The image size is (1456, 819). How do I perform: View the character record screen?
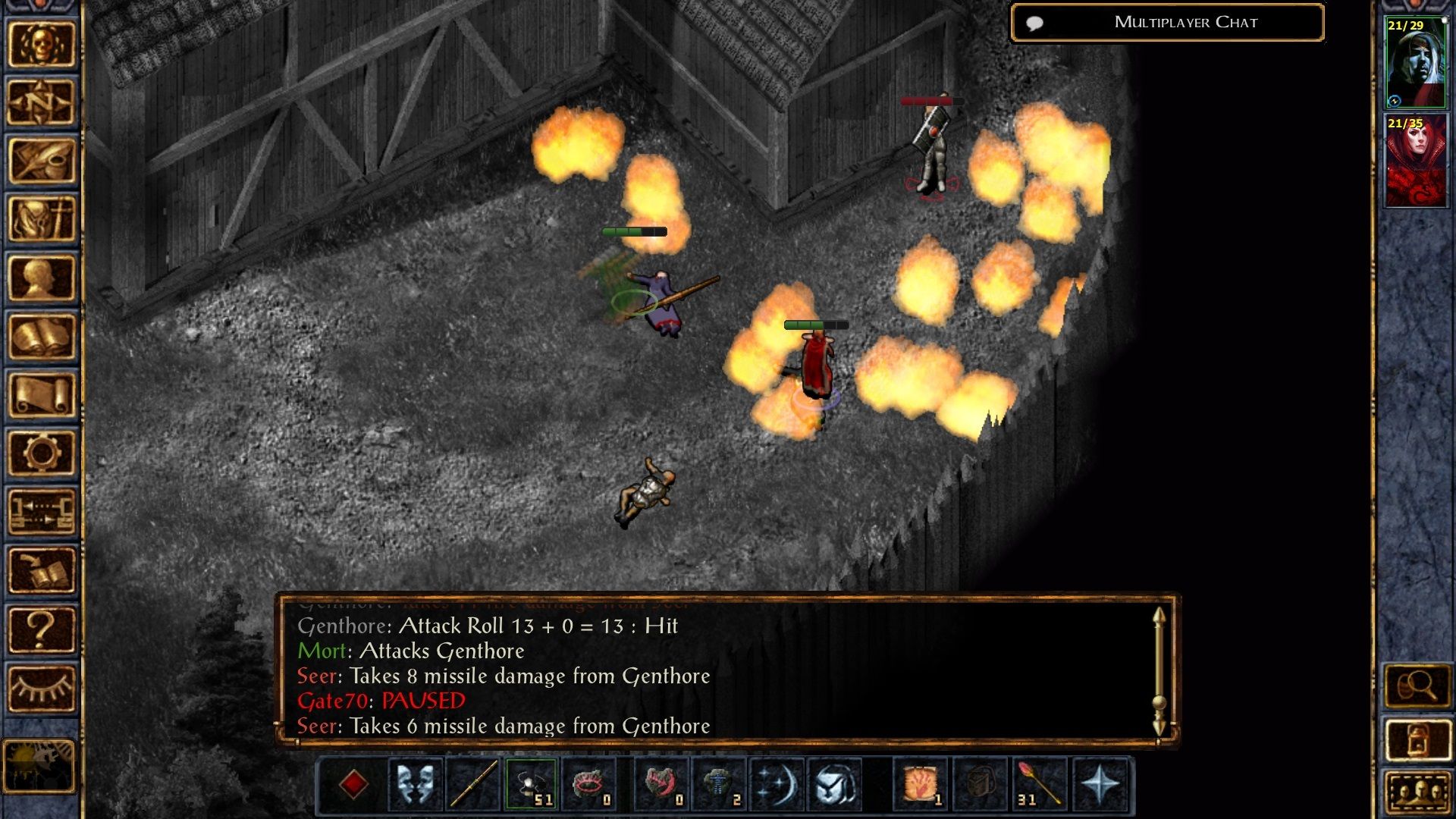42,277
